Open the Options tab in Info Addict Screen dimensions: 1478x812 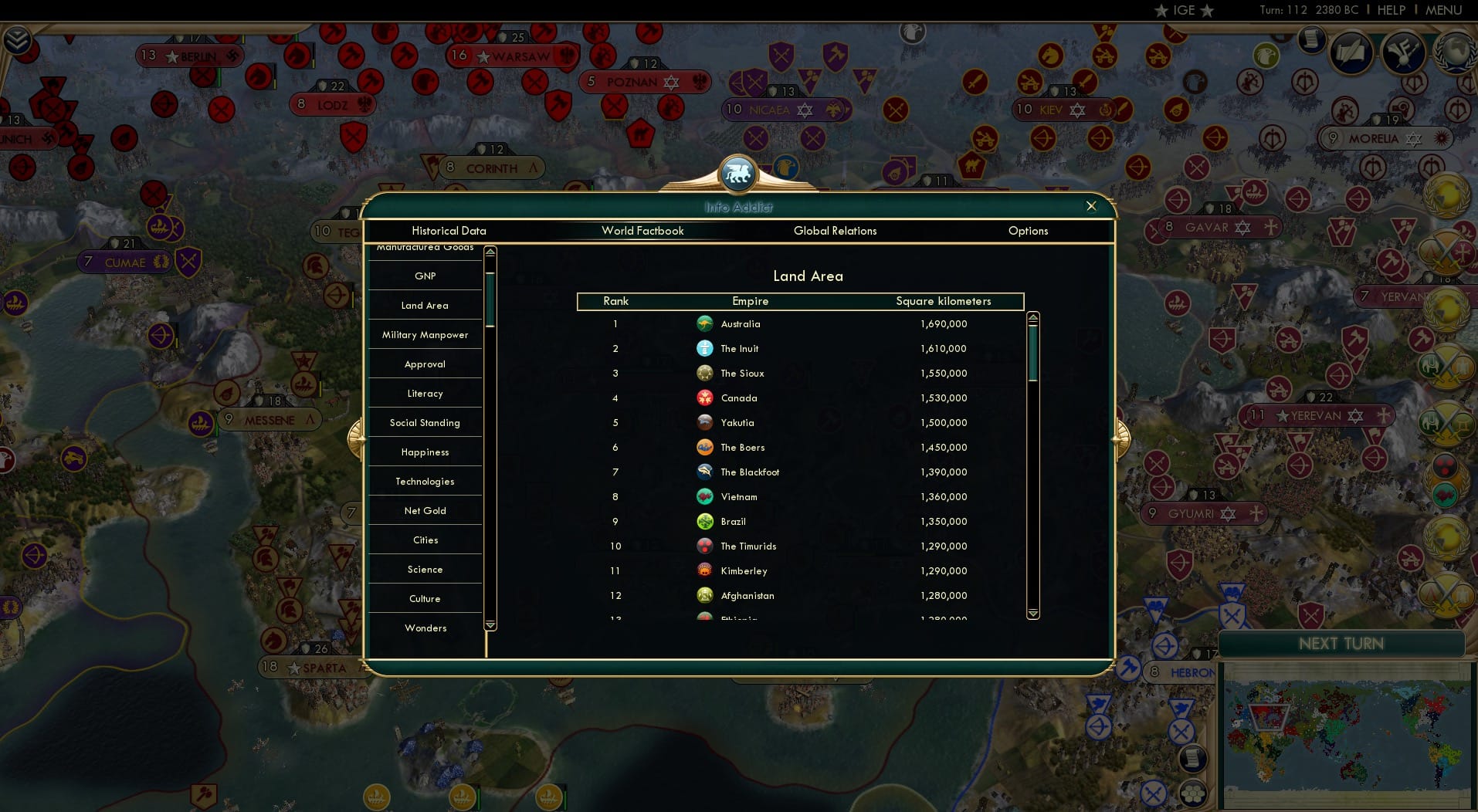click(1028, 231)
